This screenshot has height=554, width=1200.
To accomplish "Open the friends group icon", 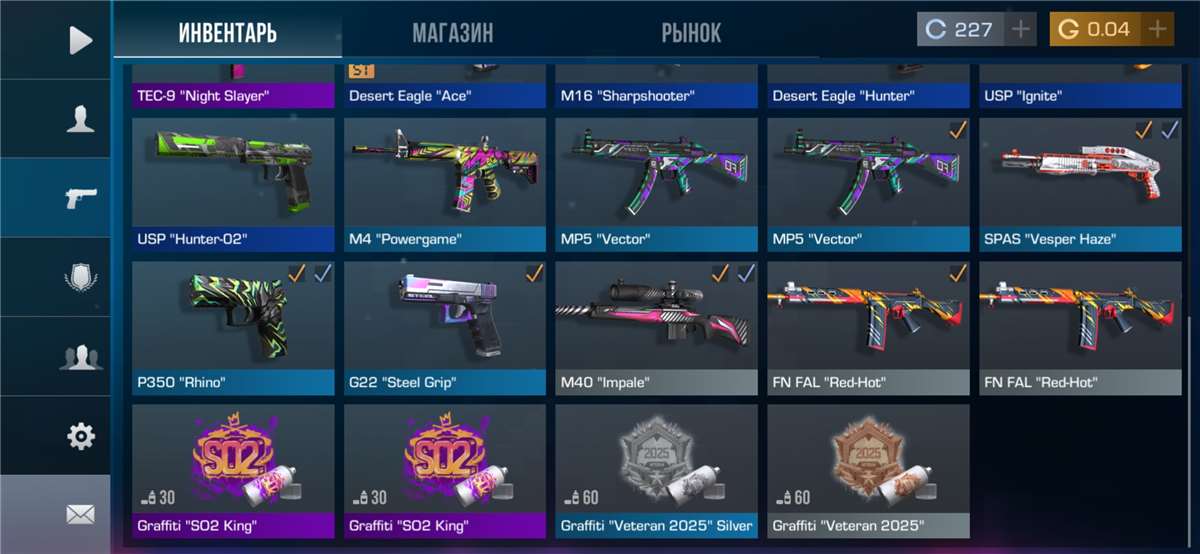I will pos(80,356).
